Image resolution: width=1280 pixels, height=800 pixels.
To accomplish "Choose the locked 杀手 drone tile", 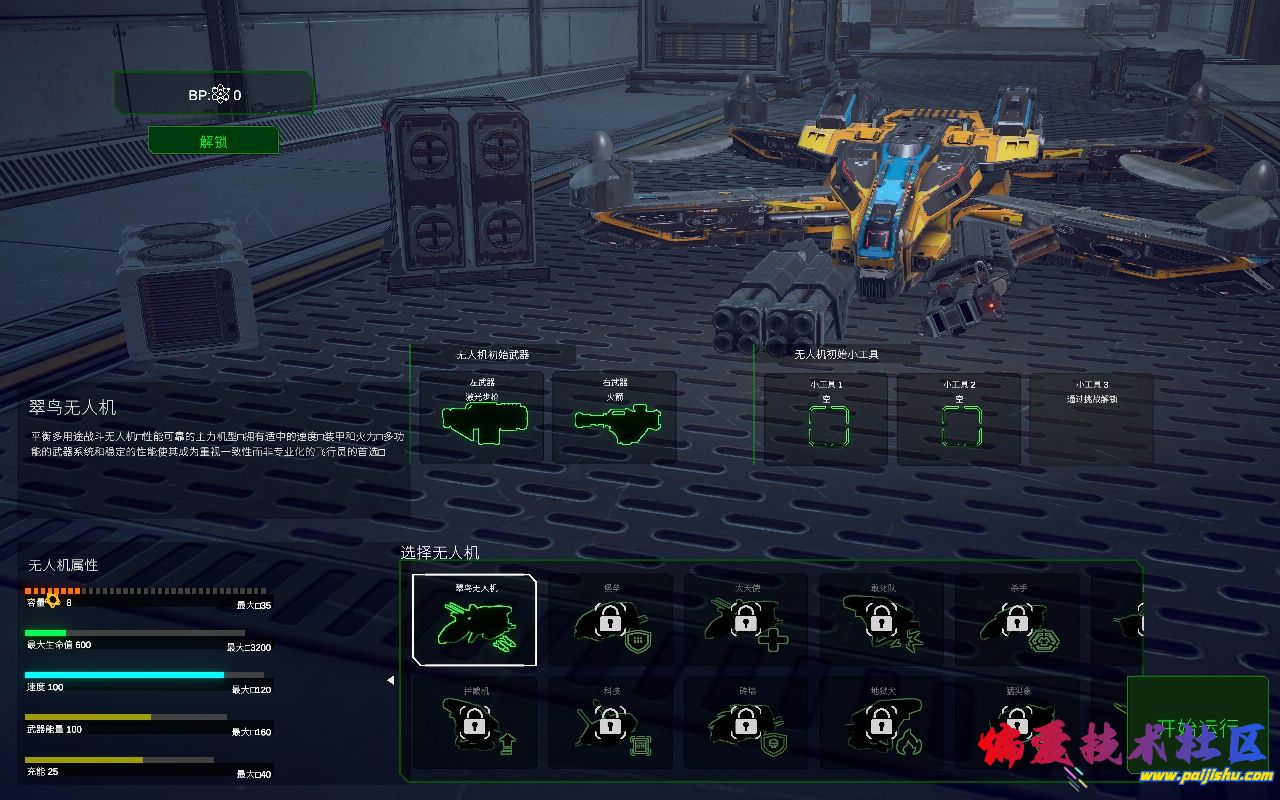I will (1017, 620).
